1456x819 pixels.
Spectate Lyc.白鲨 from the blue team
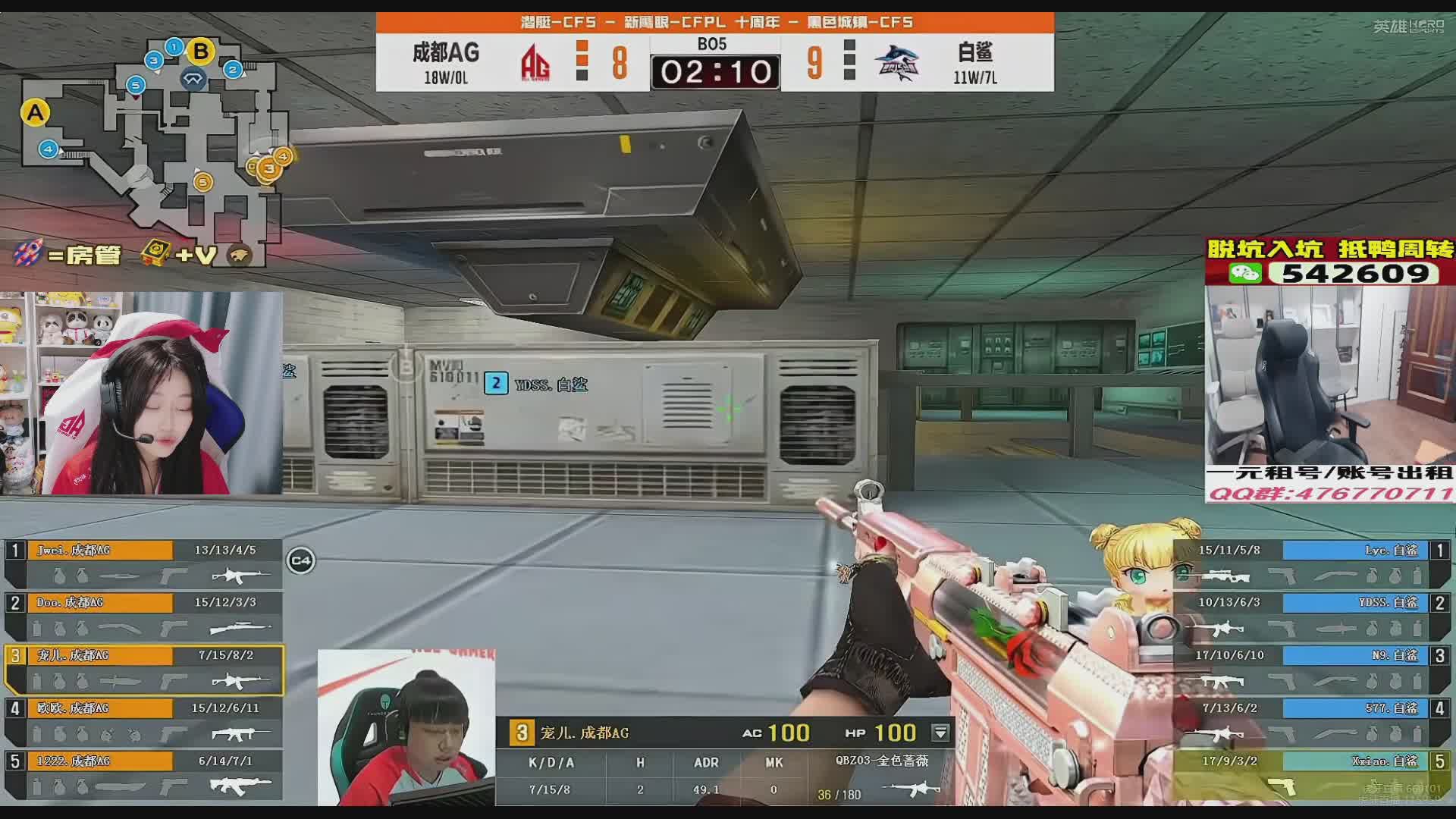pyautogui.click(x=1312, y=563)
